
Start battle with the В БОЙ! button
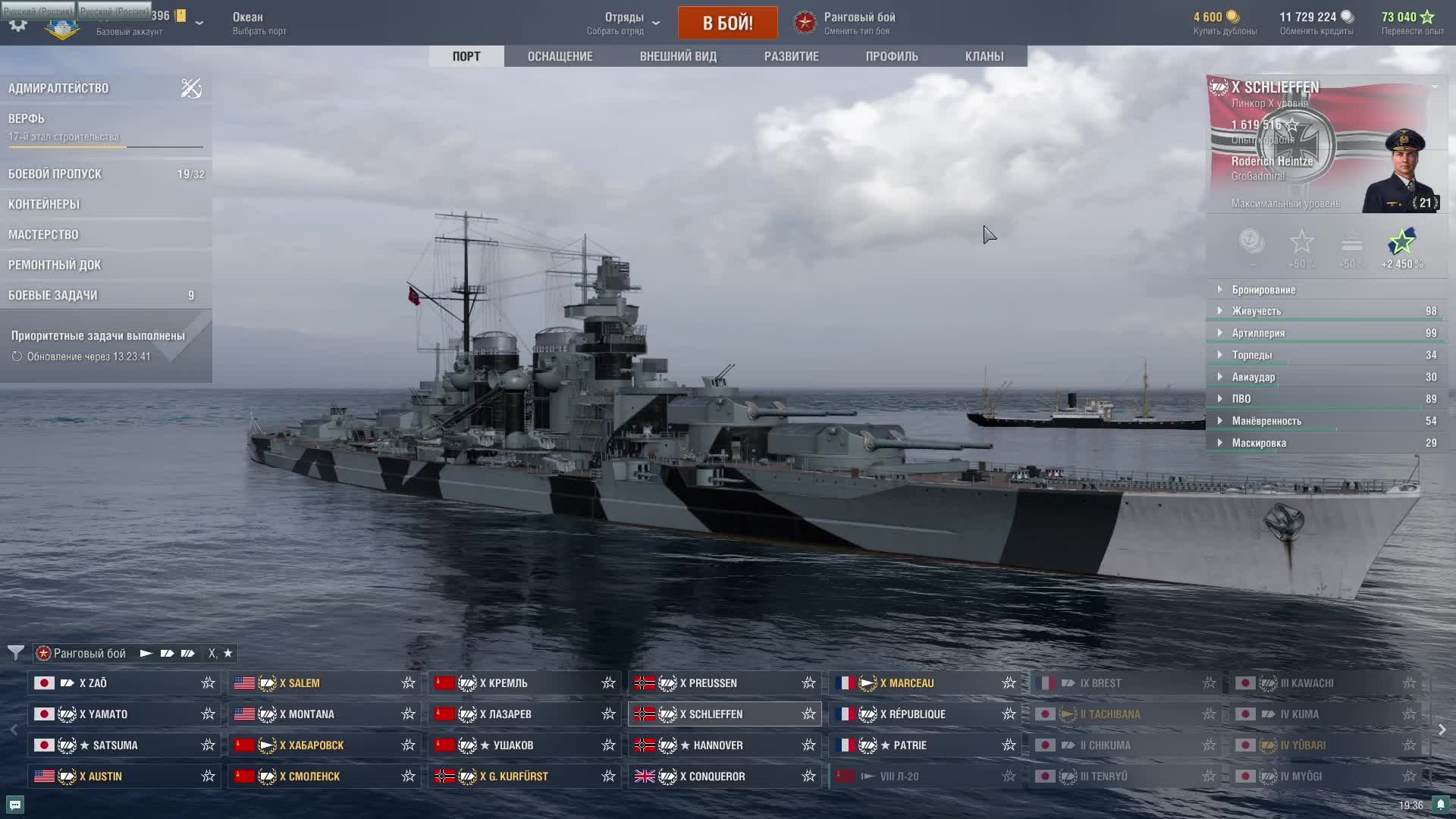click(x=727, y=23)
